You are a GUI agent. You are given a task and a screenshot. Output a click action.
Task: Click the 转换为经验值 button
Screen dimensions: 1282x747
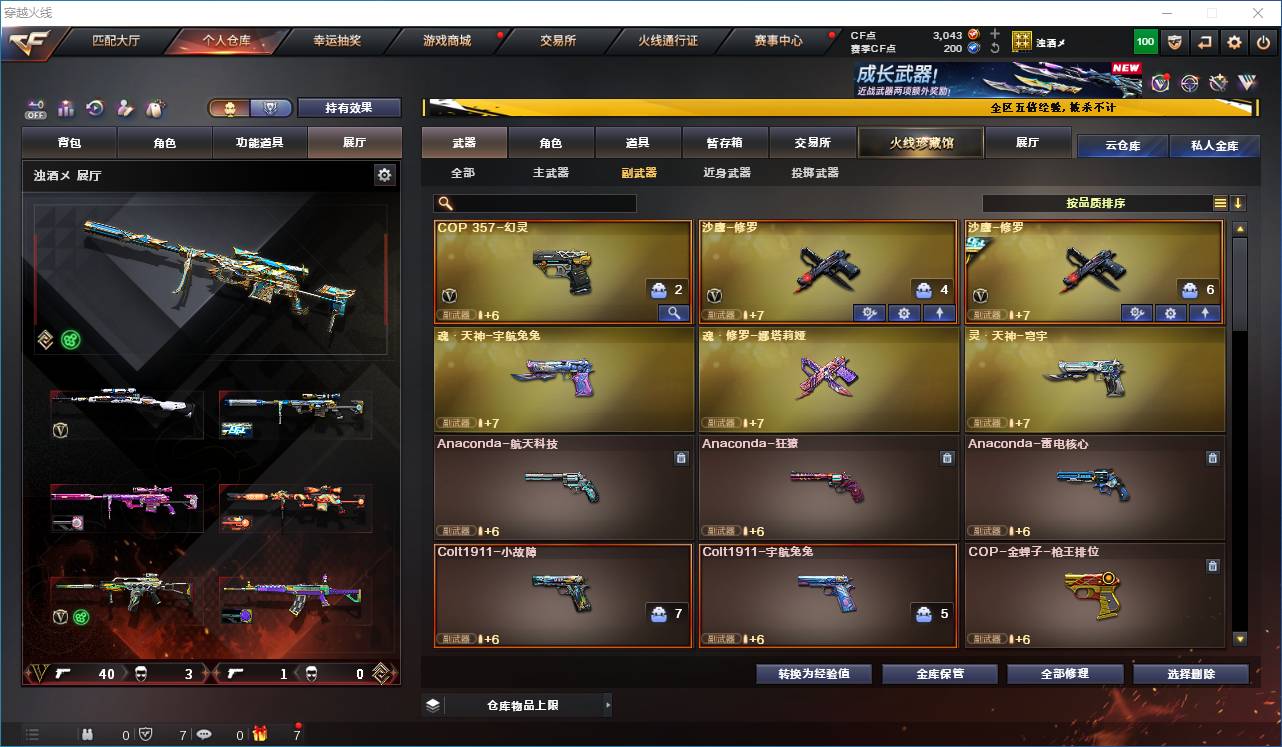click(812, 673)
